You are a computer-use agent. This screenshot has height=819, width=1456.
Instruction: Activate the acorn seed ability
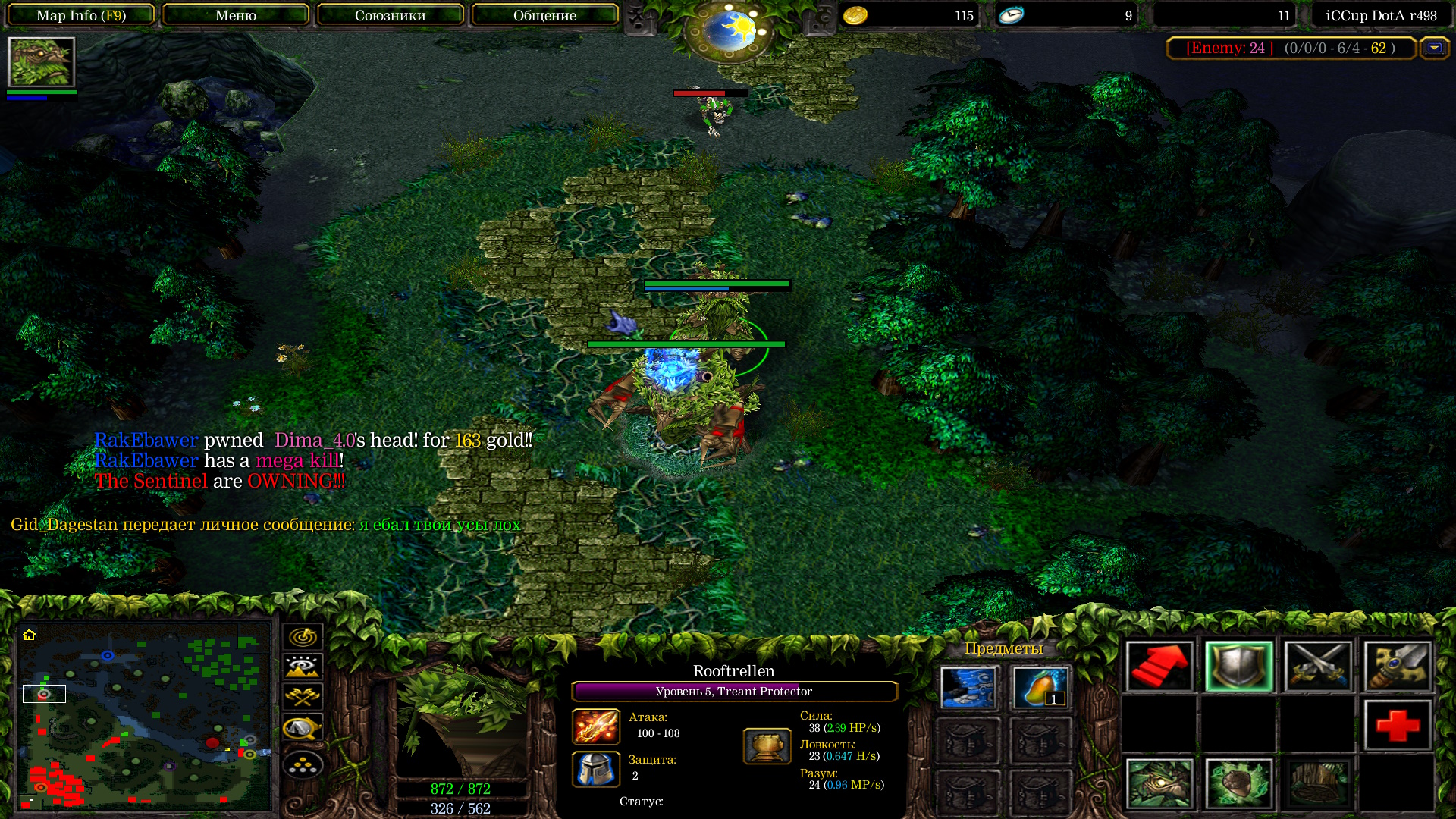coord(1239,784)
